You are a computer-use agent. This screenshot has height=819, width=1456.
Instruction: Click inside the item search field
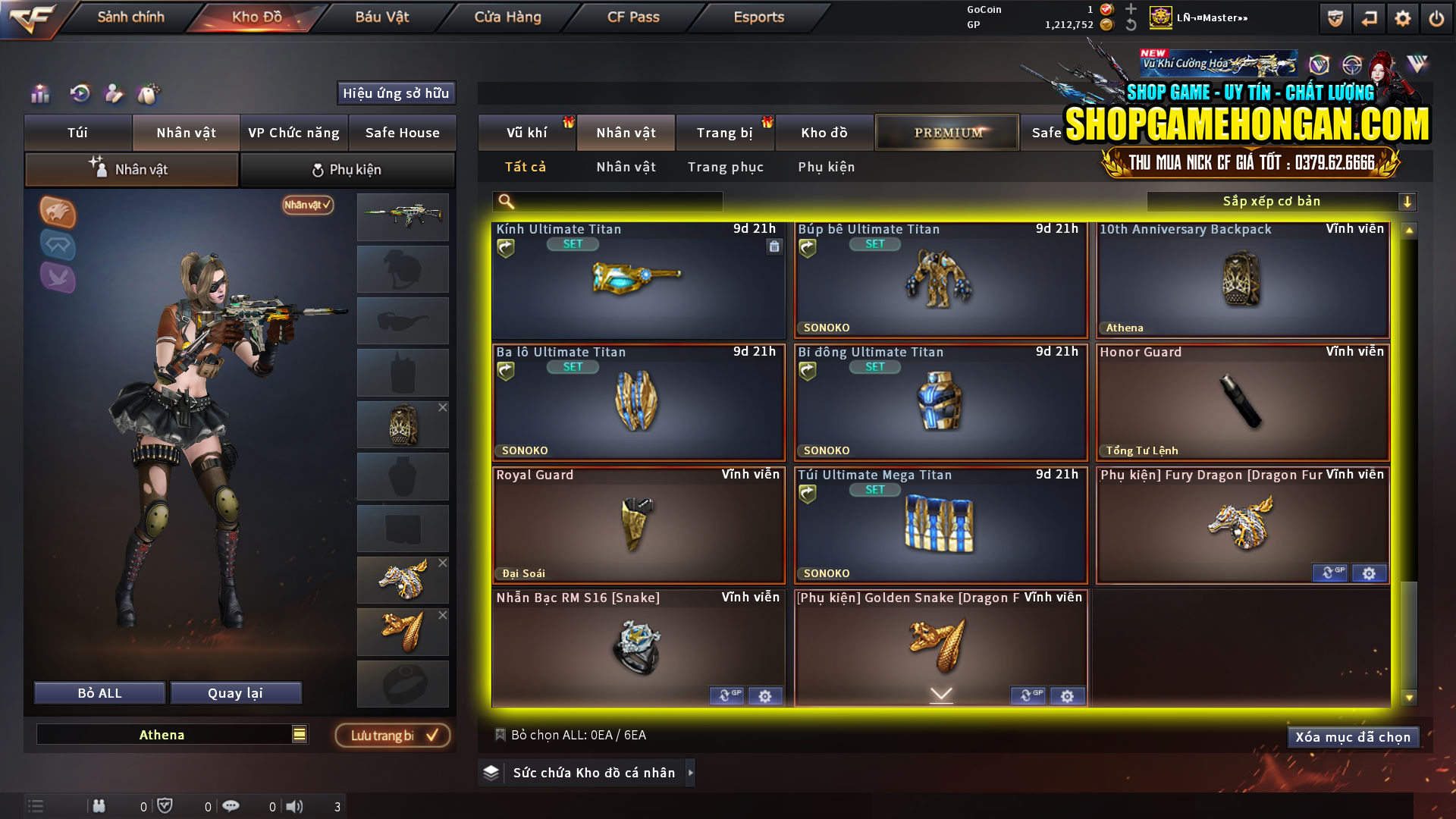click(x=607, y=201)
